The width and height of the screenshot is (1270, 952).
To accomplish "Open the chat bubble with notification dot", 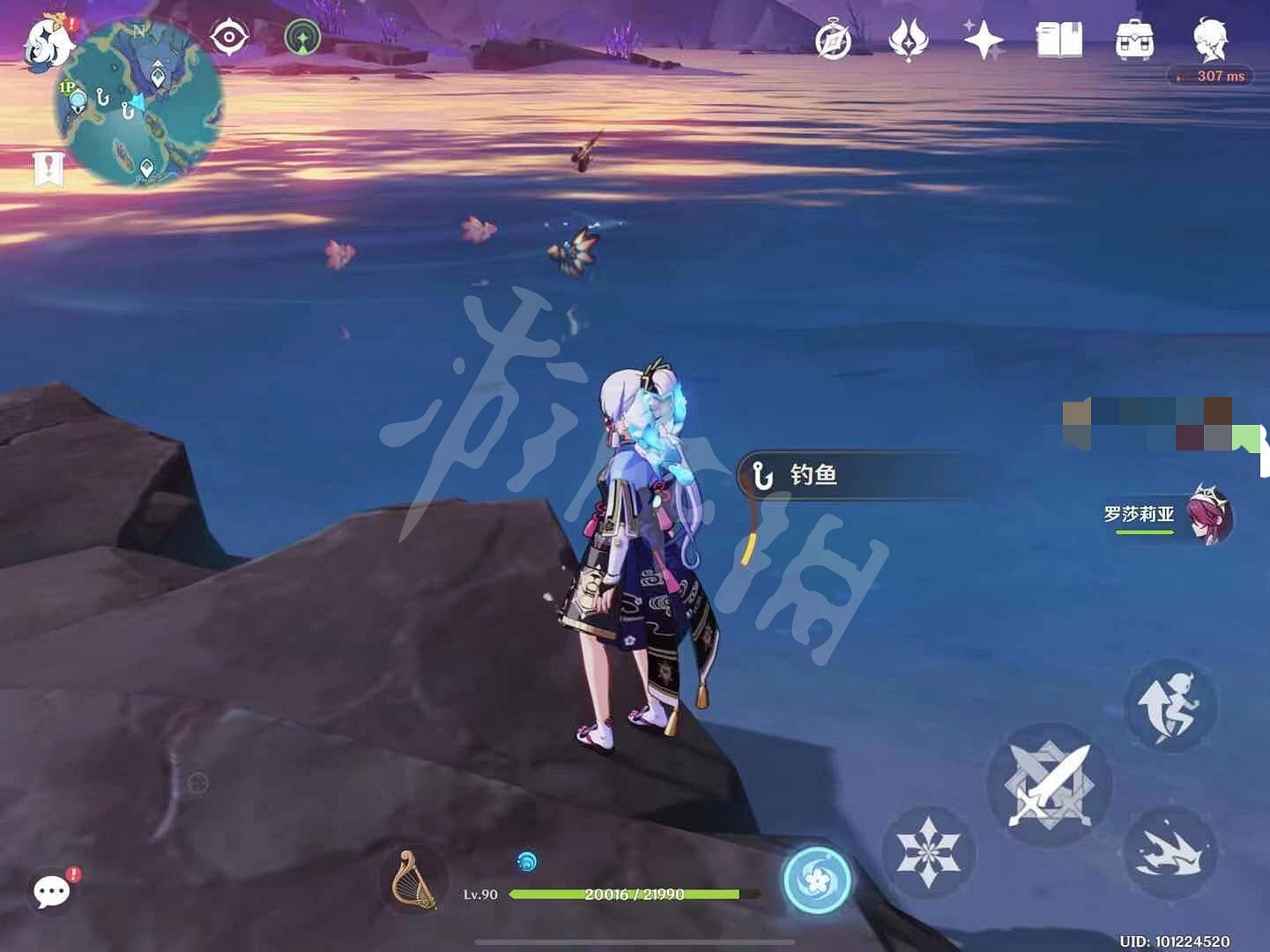I will click(52, 892).
